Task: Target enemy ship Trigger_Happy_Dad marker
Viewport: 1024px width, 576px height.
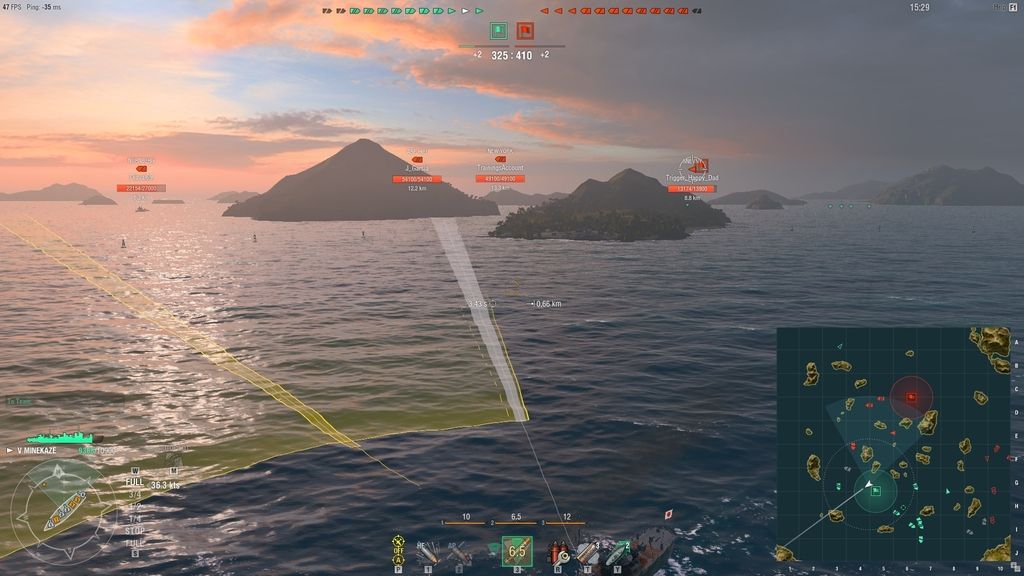Action: point(692,166)
